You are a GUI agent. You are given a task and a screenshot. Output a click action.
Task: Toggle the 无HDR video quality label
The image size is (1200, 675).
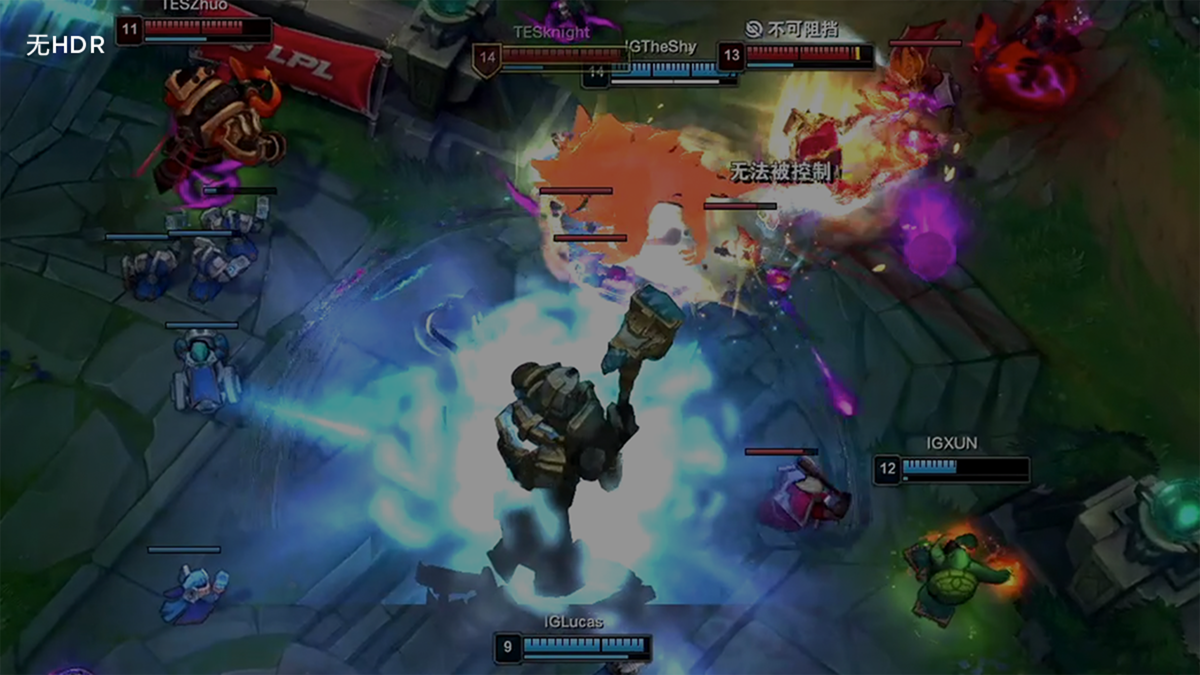(x=65, y=45)
